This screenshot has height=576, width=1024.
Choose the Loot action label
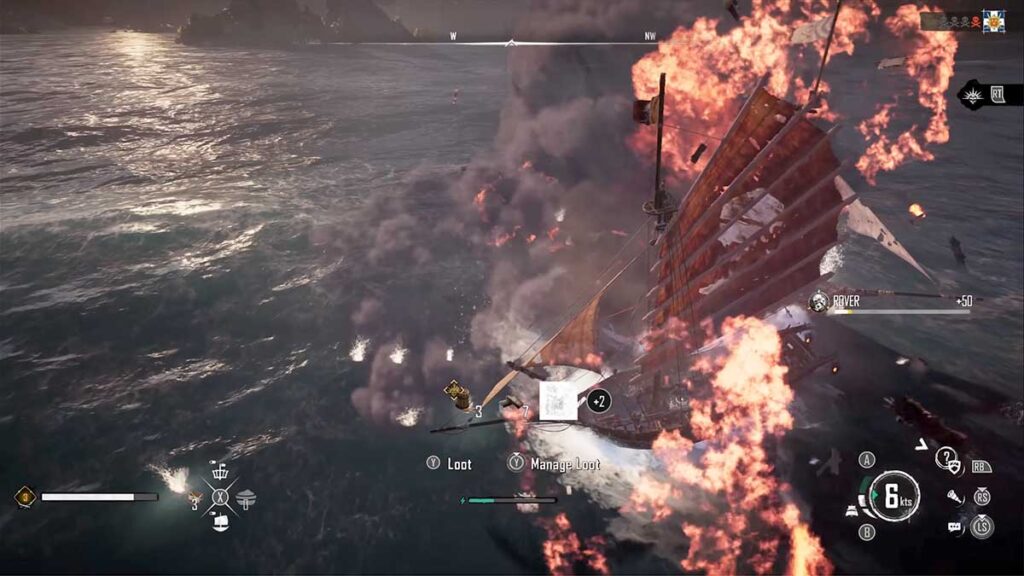[459, 464]
